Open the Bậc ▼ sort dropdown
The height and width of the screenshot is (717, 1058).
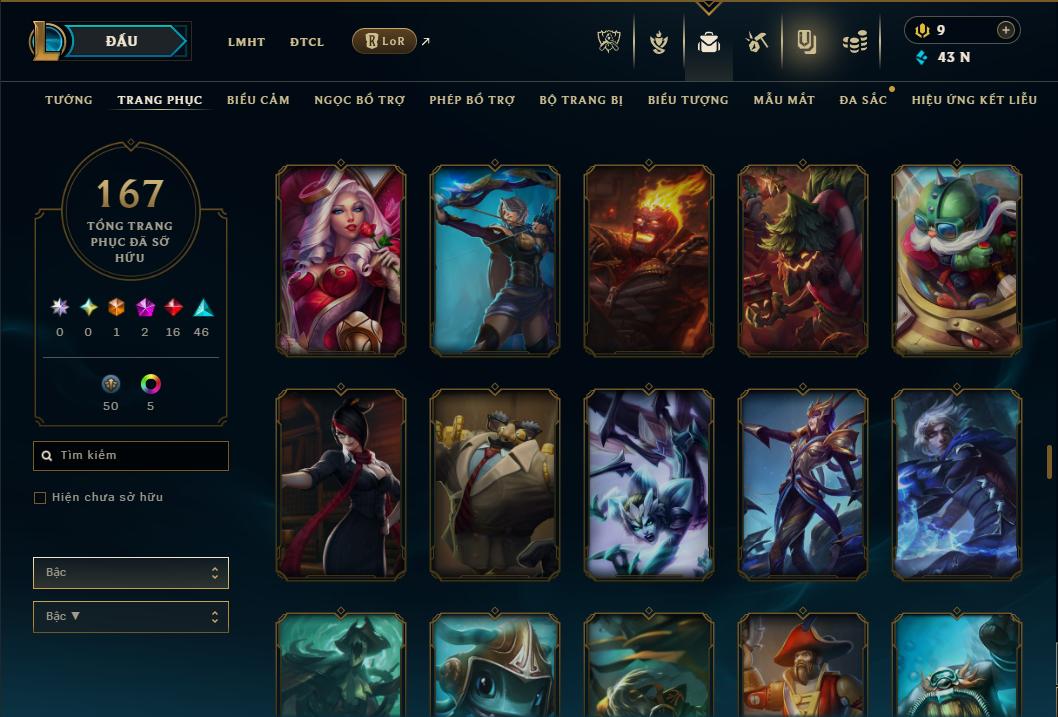click(131, 617)
